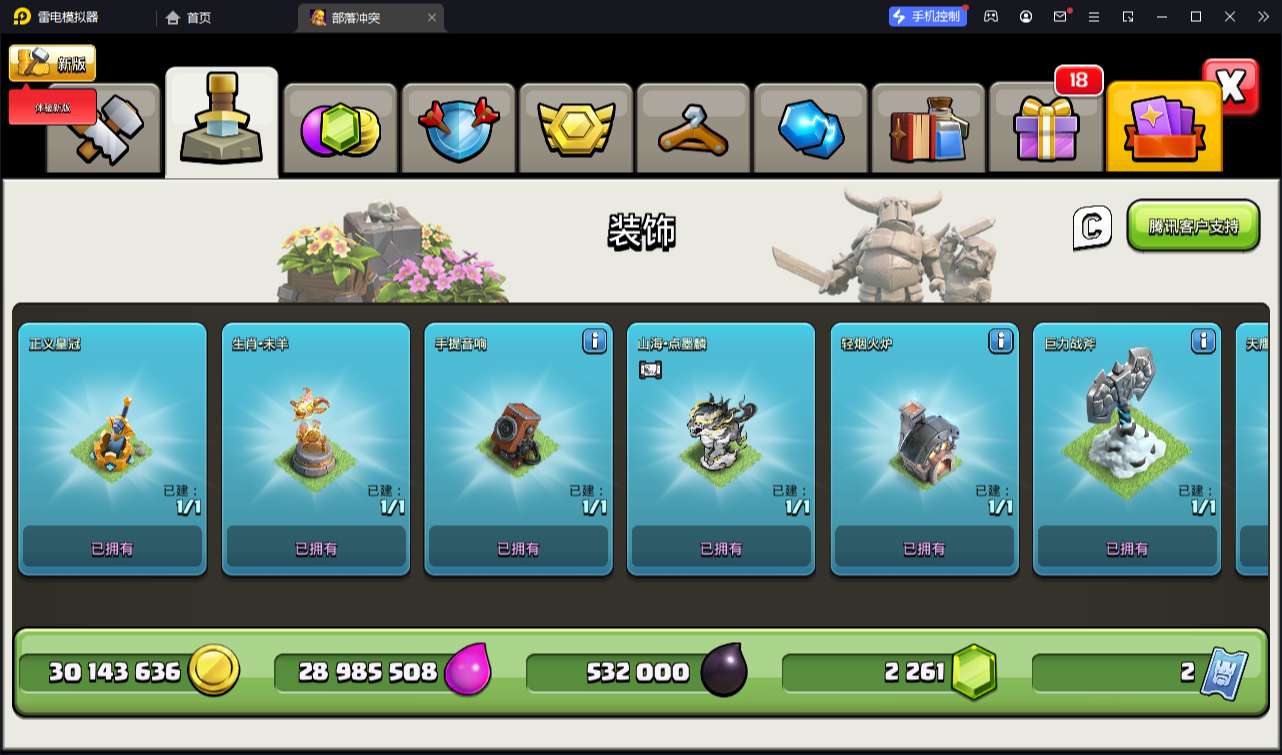
Task: Click the 腾讯客户支持 green button
Action: (x=1193, y=226)
